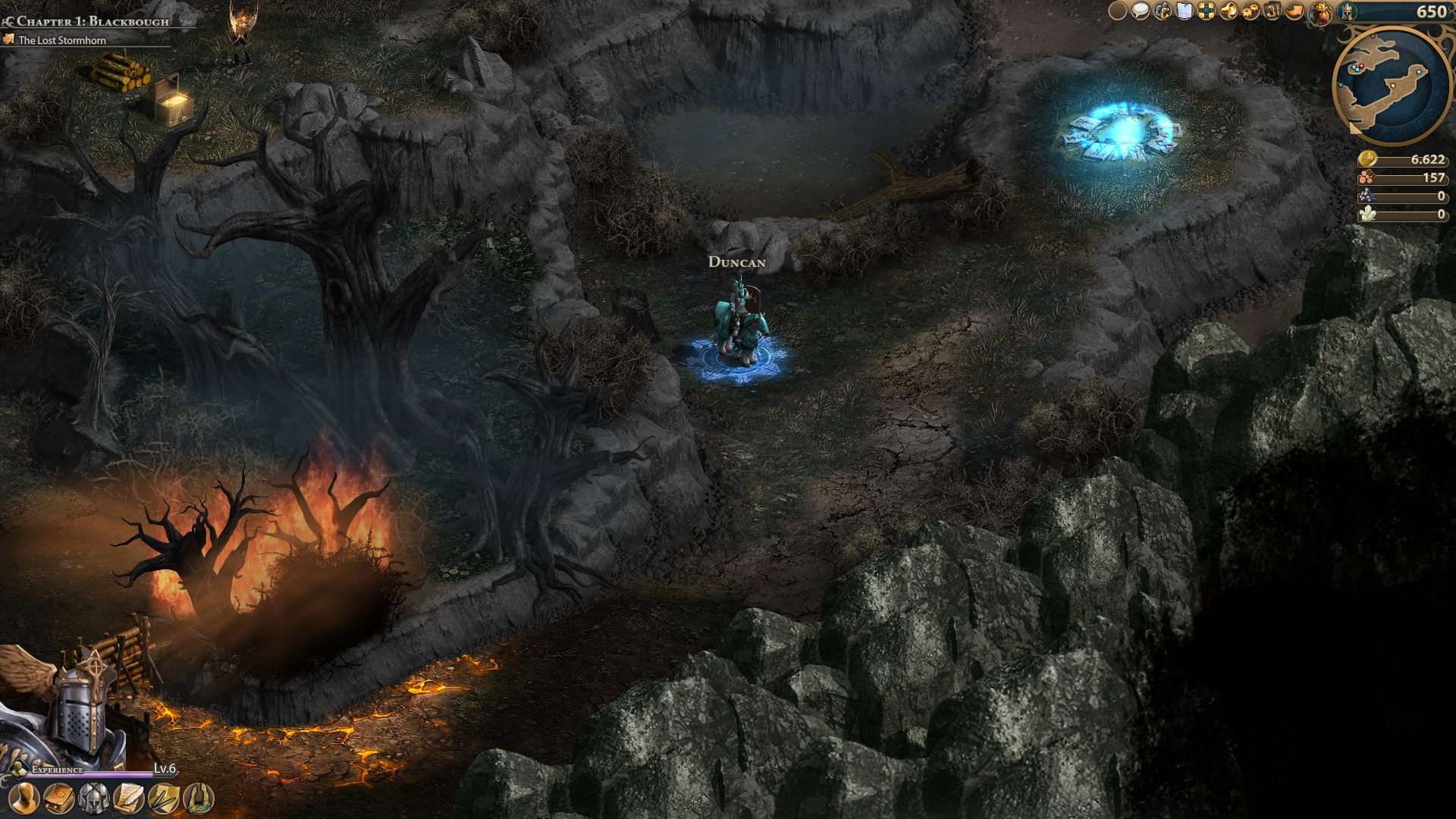The width and height of the screenshot is (1456, 819).
Task: Click the crowned helmet icon beside 650
Action: tap(1348, 11)
